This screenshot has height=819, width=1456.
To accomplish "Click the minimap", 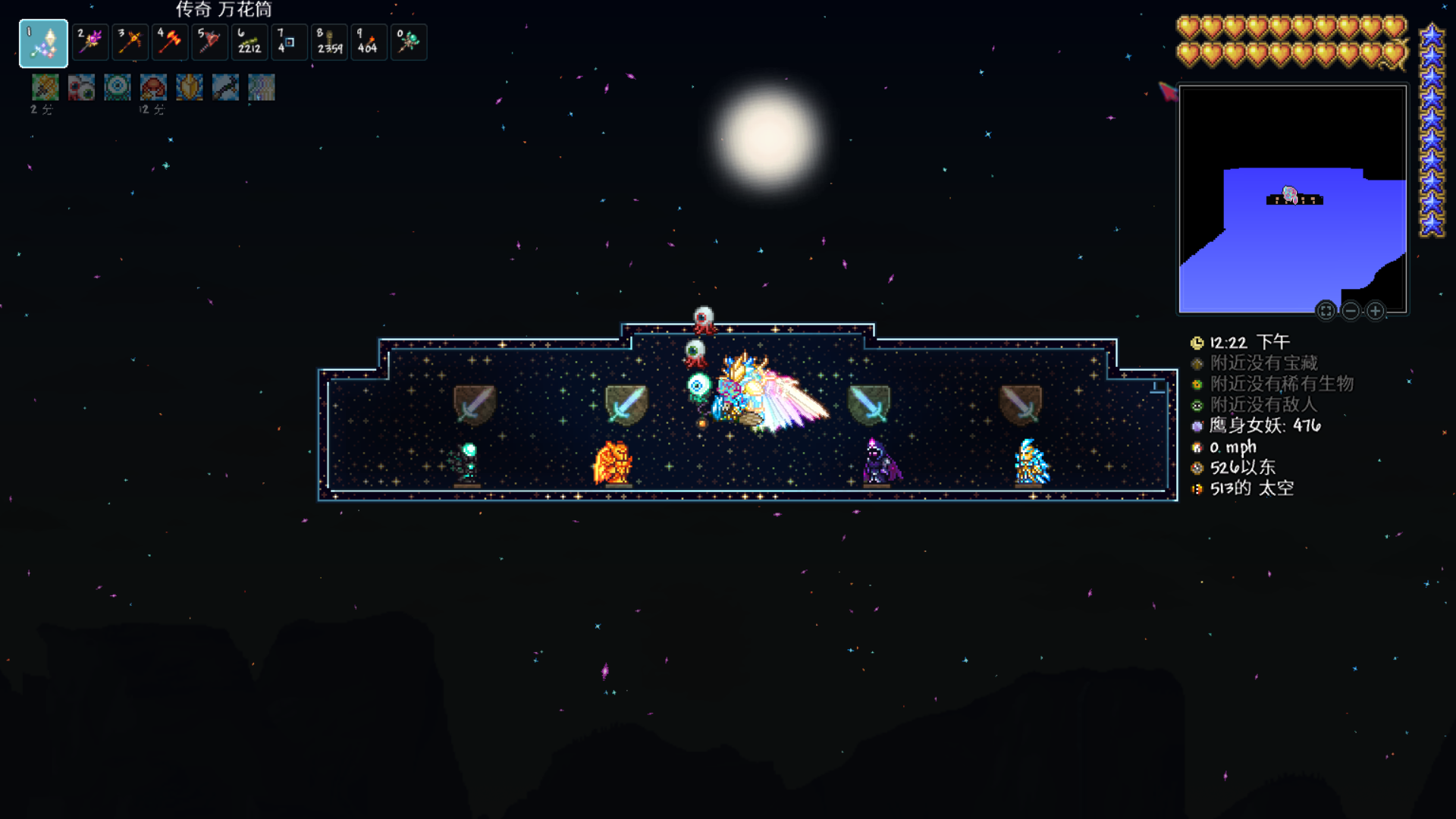I will (1292, 199).
